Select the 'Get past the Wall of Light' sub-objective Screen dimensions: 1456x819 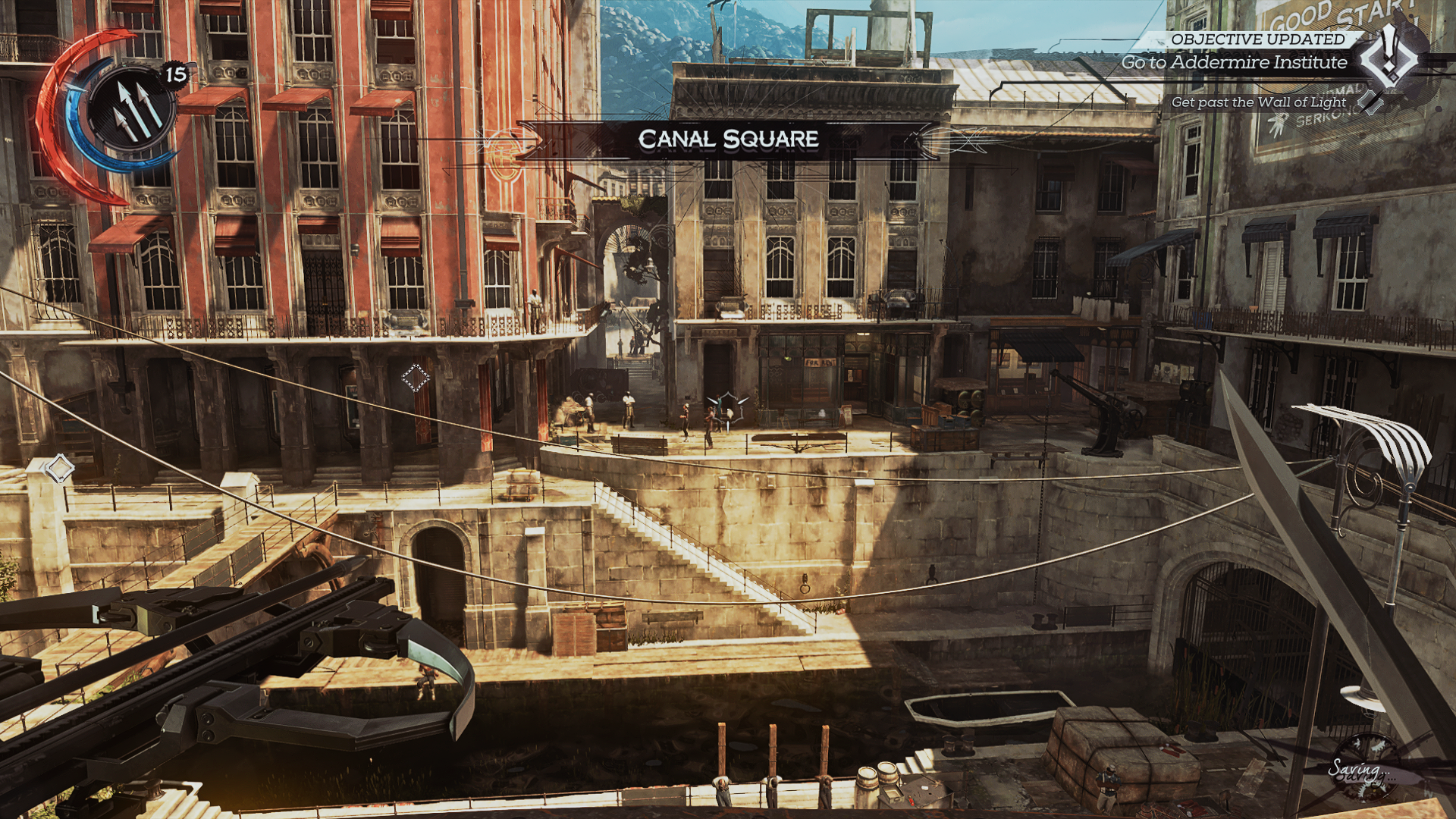pyautogui.click(x=1258, y=102)
